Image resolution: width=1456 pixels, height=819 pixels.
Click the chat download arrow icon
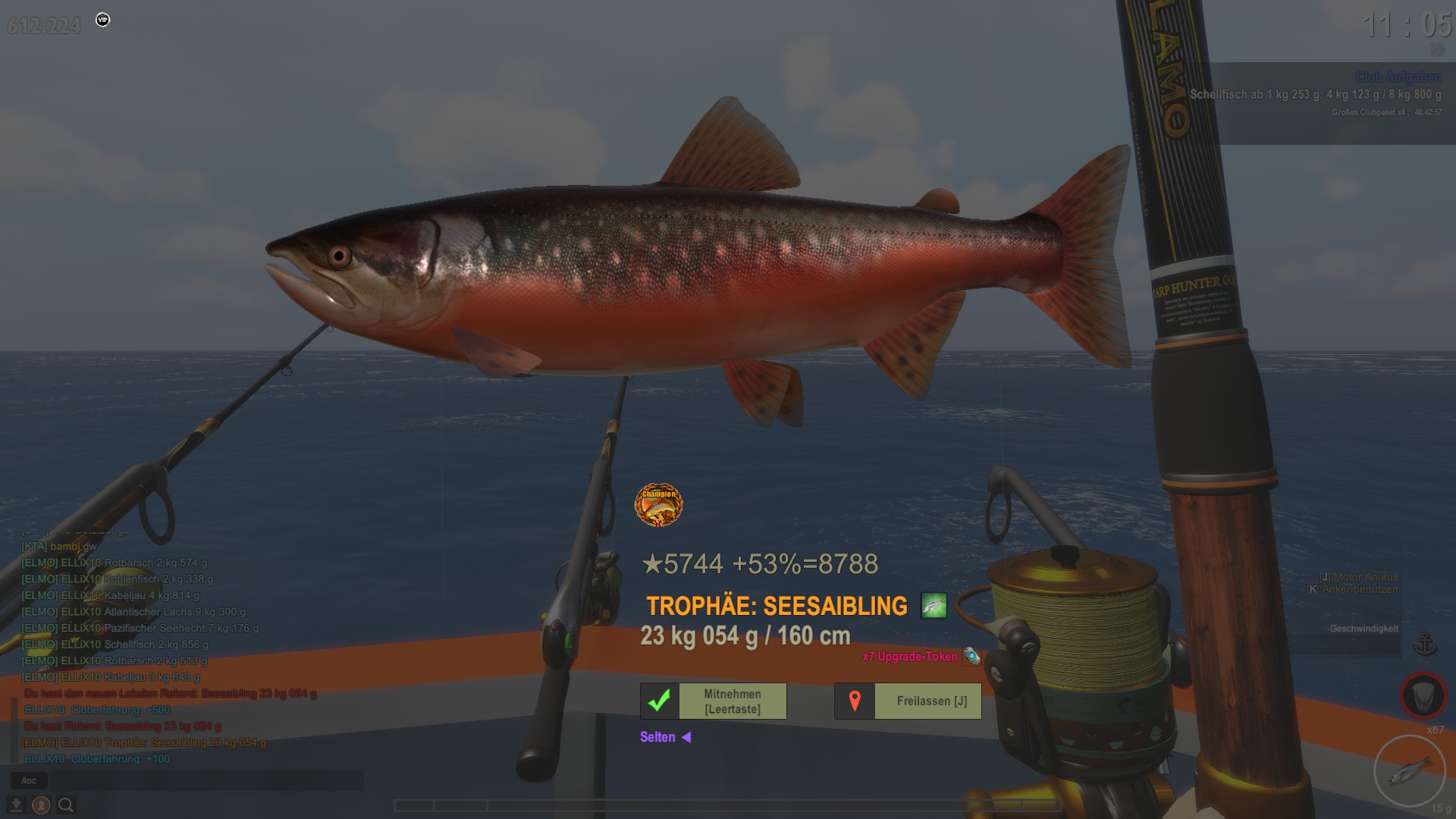16,805
